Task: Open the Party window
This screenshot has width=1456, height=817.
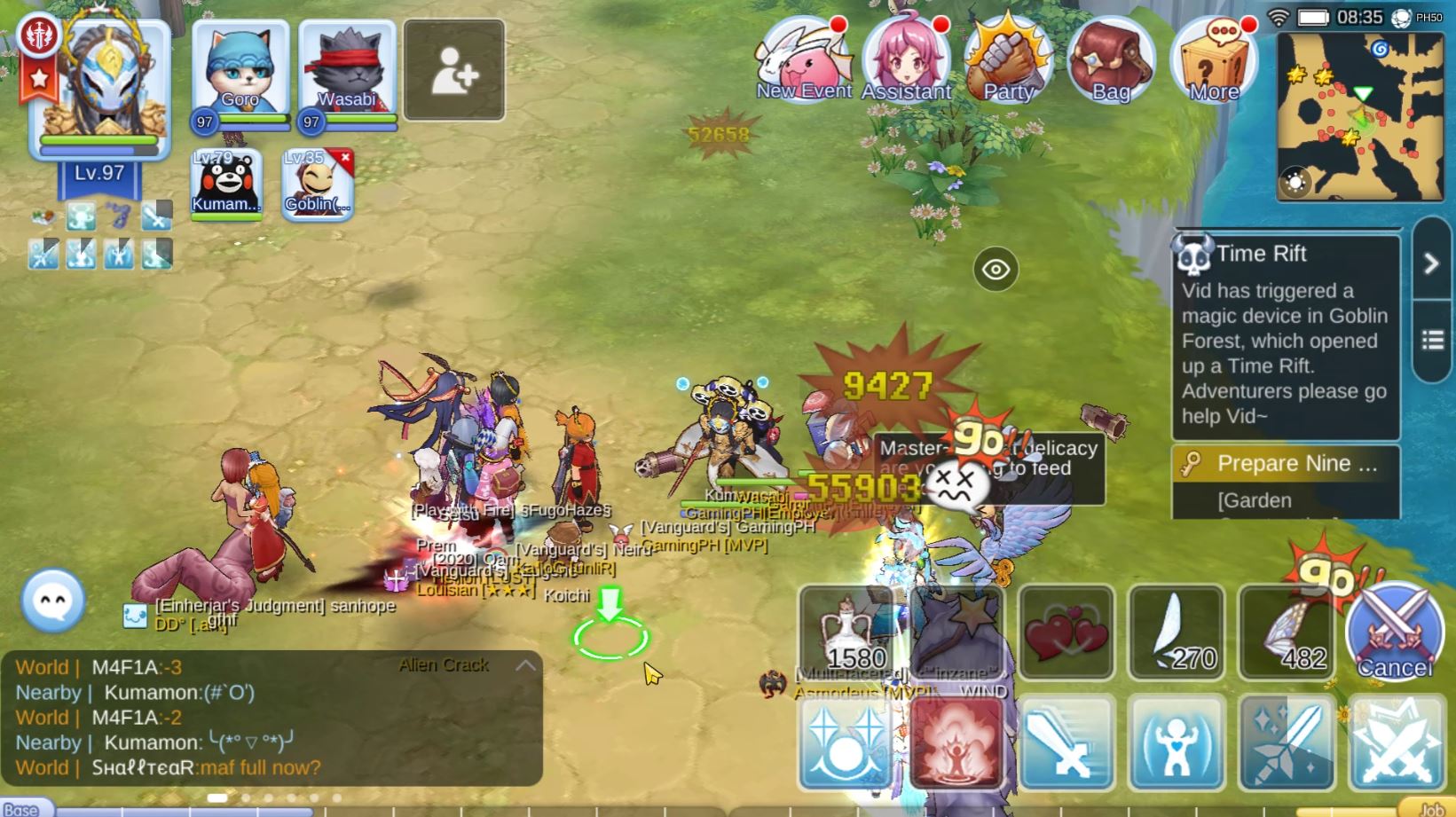Action: pyautogui.click(x=1009, y=55)
